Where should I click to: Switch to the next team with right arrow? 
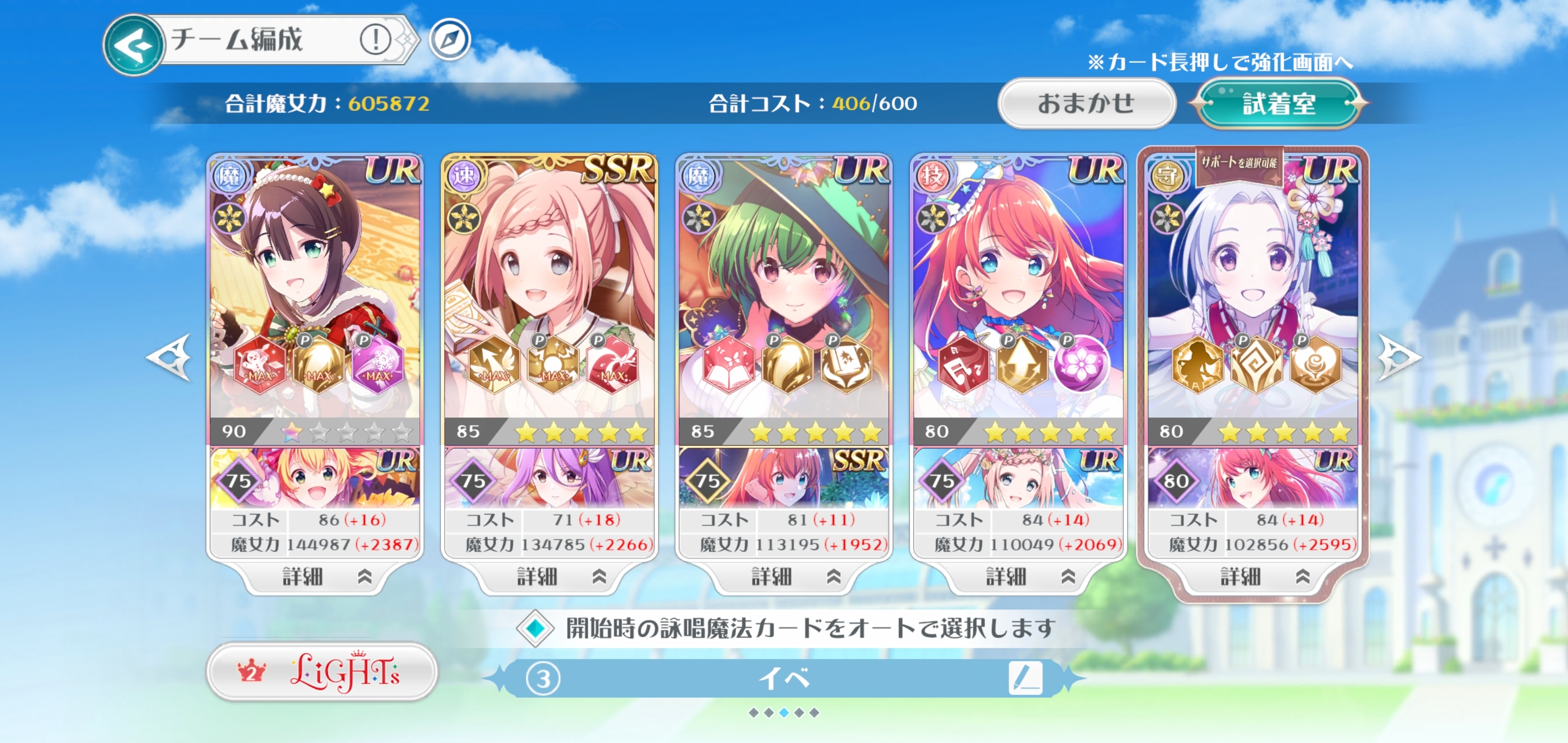pos(1398,358)
